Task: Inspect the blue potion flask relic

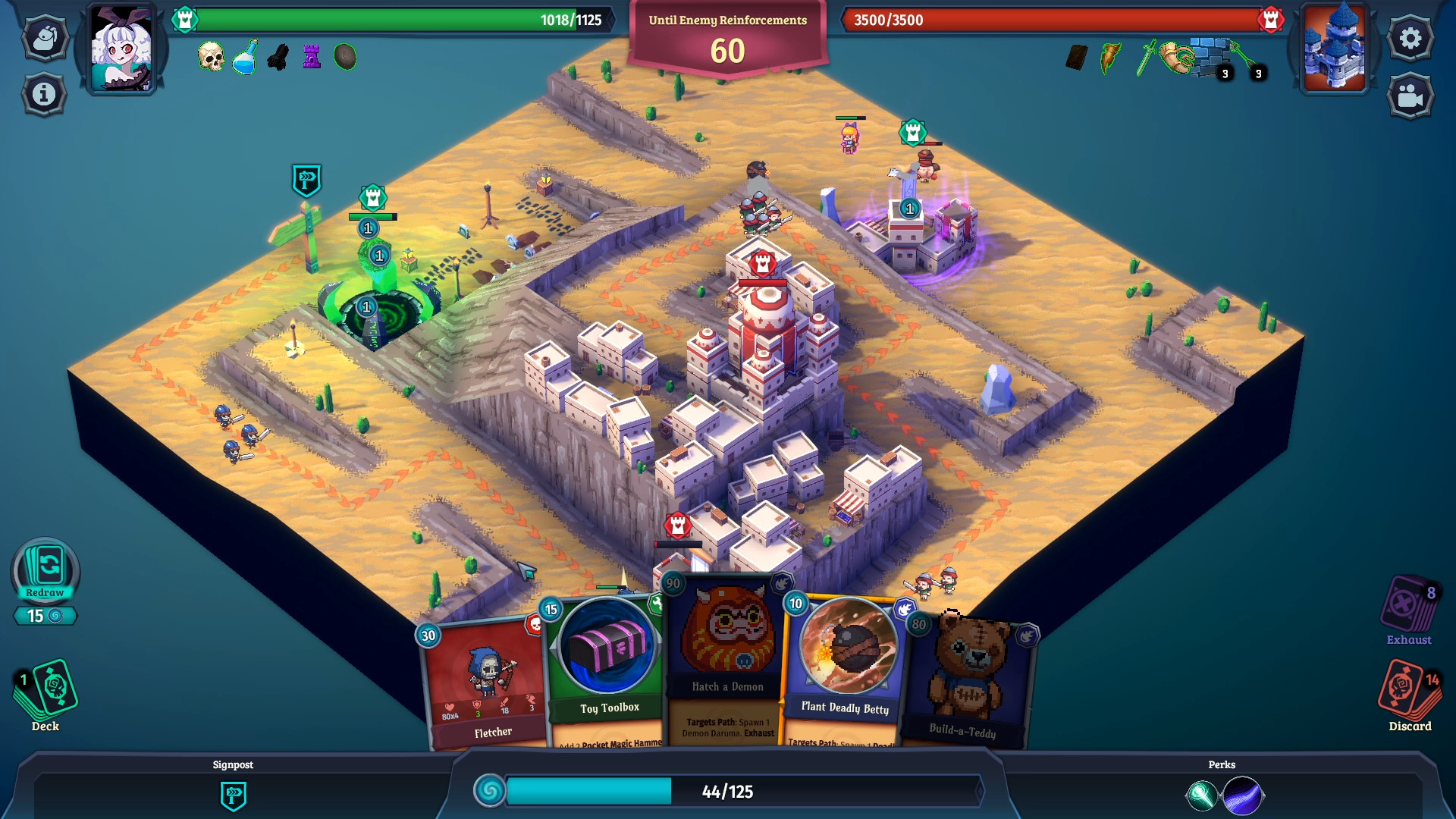Action: click(244, 58)
